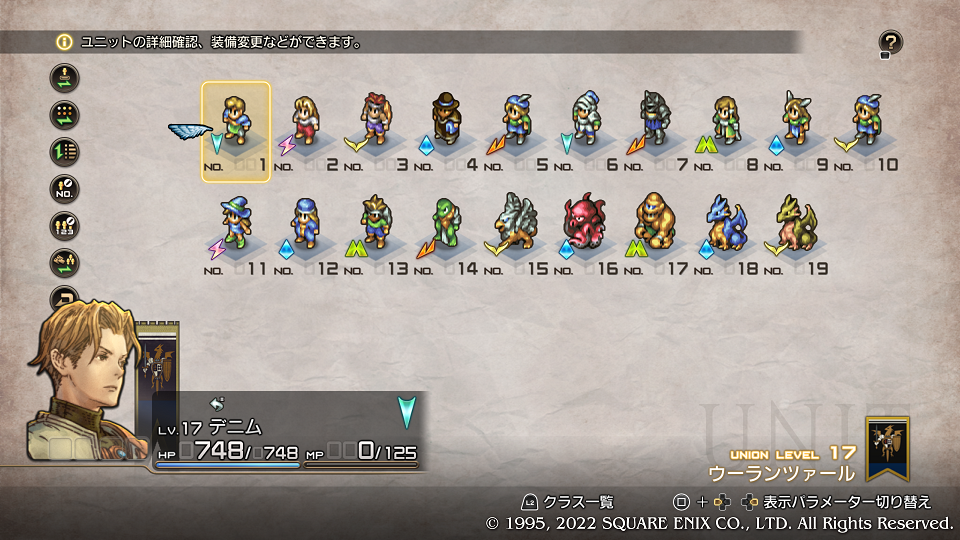960x540 pixels.
Task: Select the yellow-green dragon unit No. 19
Action: (795, 225)
